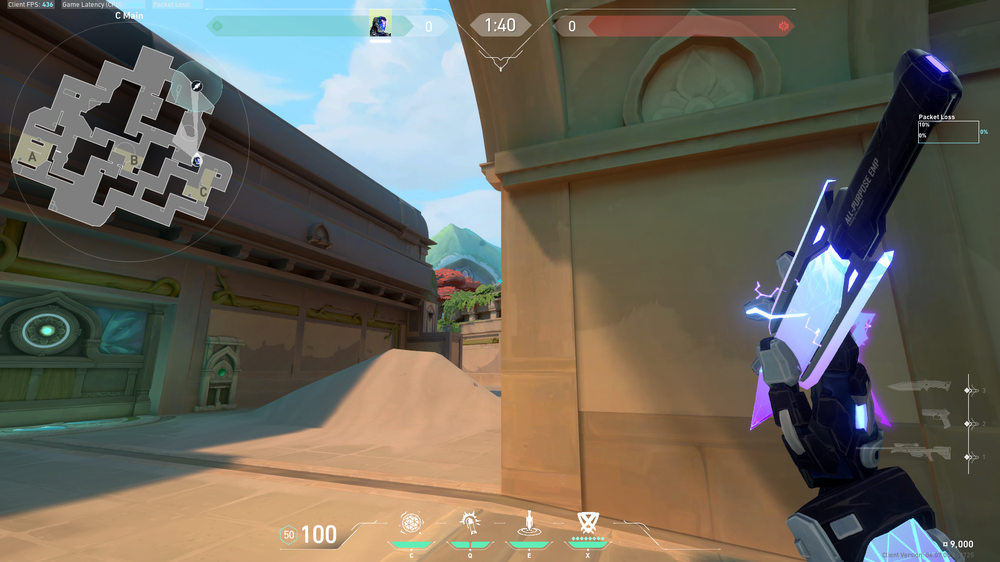Select the B site marker on minimap
1000x562 pixels.
[x=133, y=159]
